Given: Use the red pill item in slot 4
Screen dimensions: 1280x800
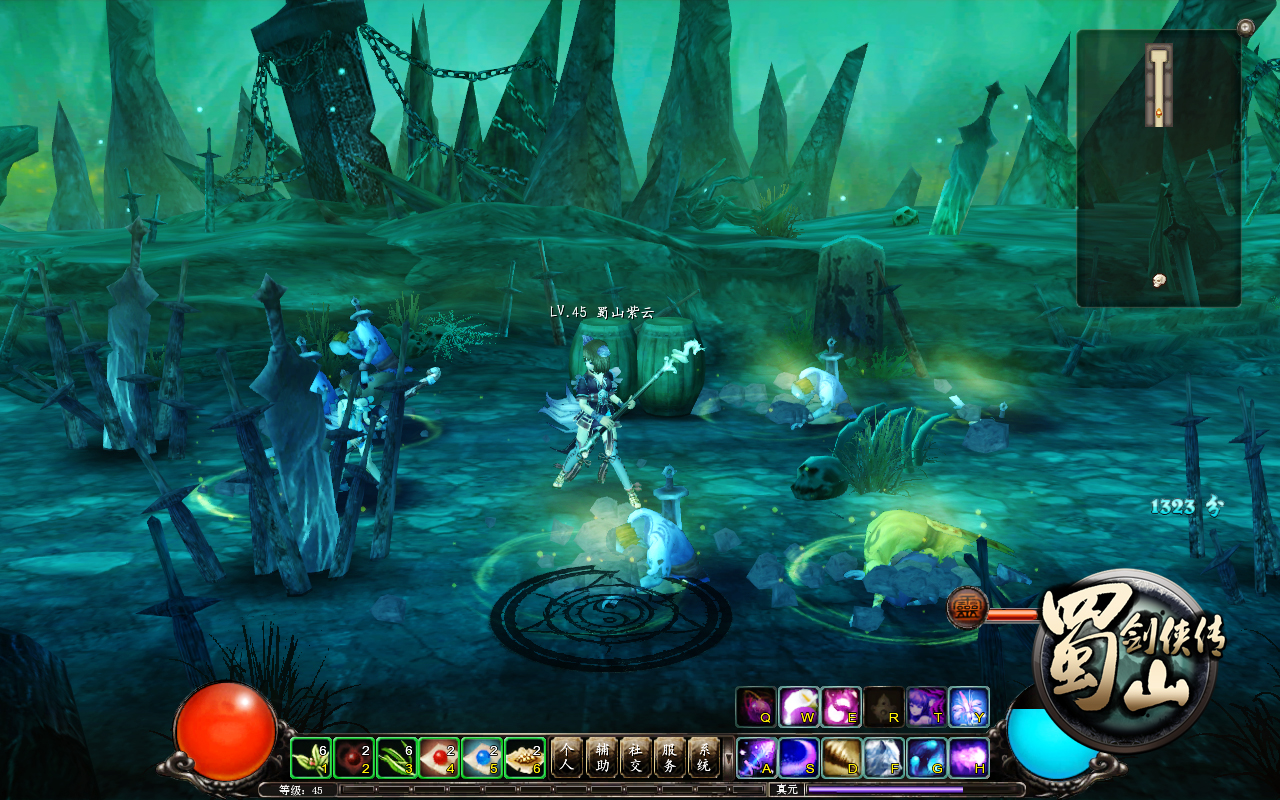Looking at the screenshot, I should [x=440, y=758].
